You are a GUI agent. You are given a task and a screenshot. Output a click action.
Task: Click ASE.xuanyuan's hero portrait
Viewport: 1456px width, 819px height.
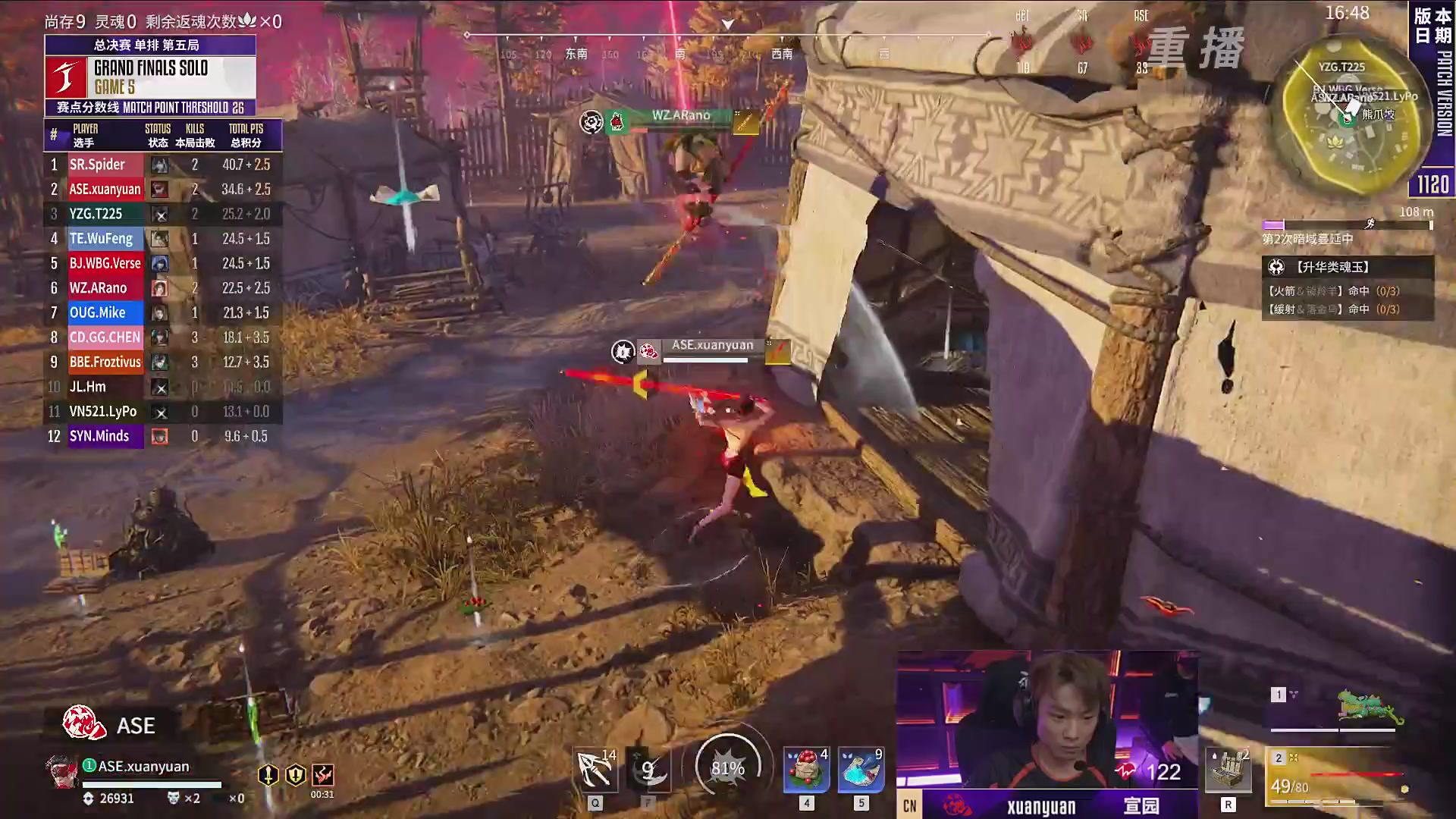coord(61,772)
